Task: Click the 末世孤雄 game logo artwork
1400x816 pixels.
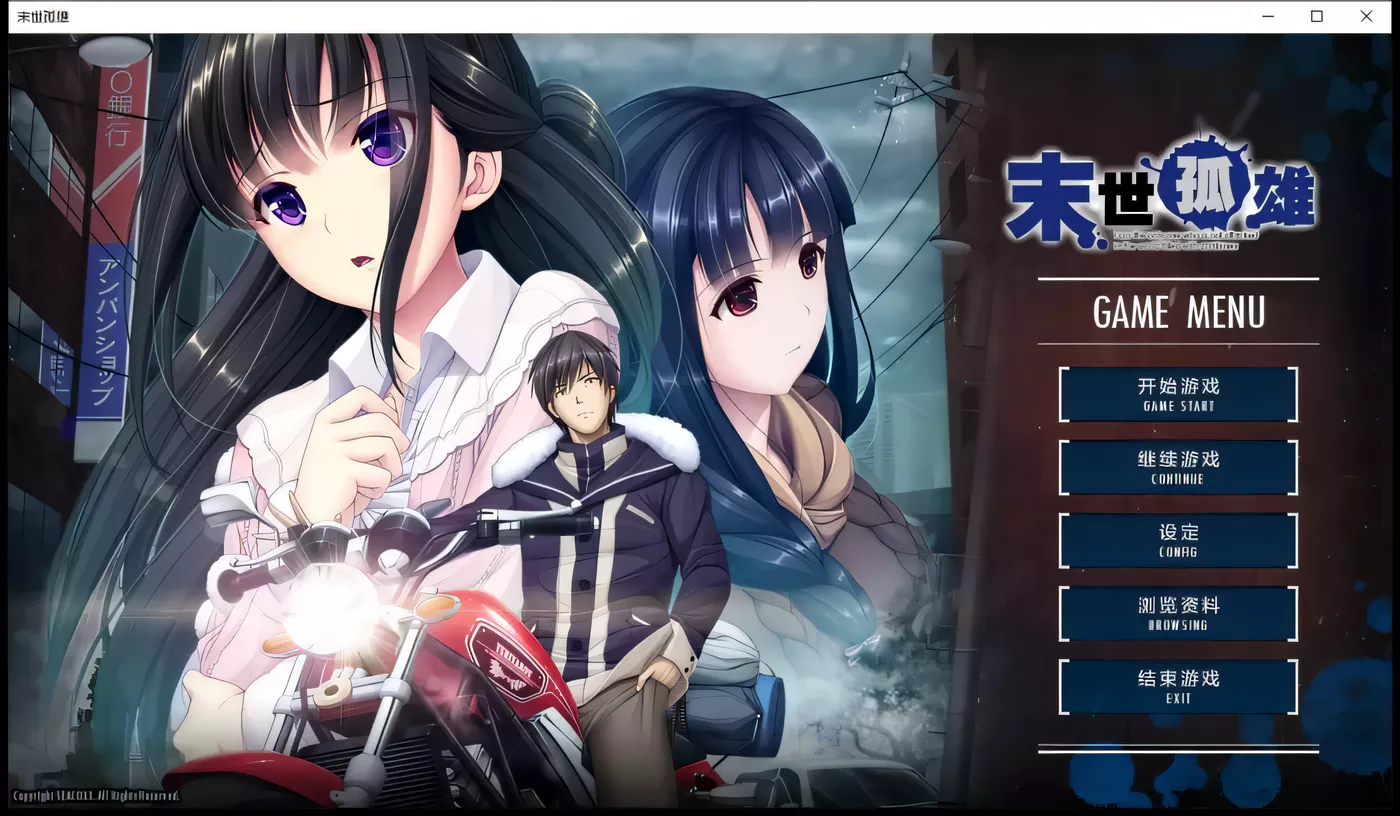Action: [1177, 195]
